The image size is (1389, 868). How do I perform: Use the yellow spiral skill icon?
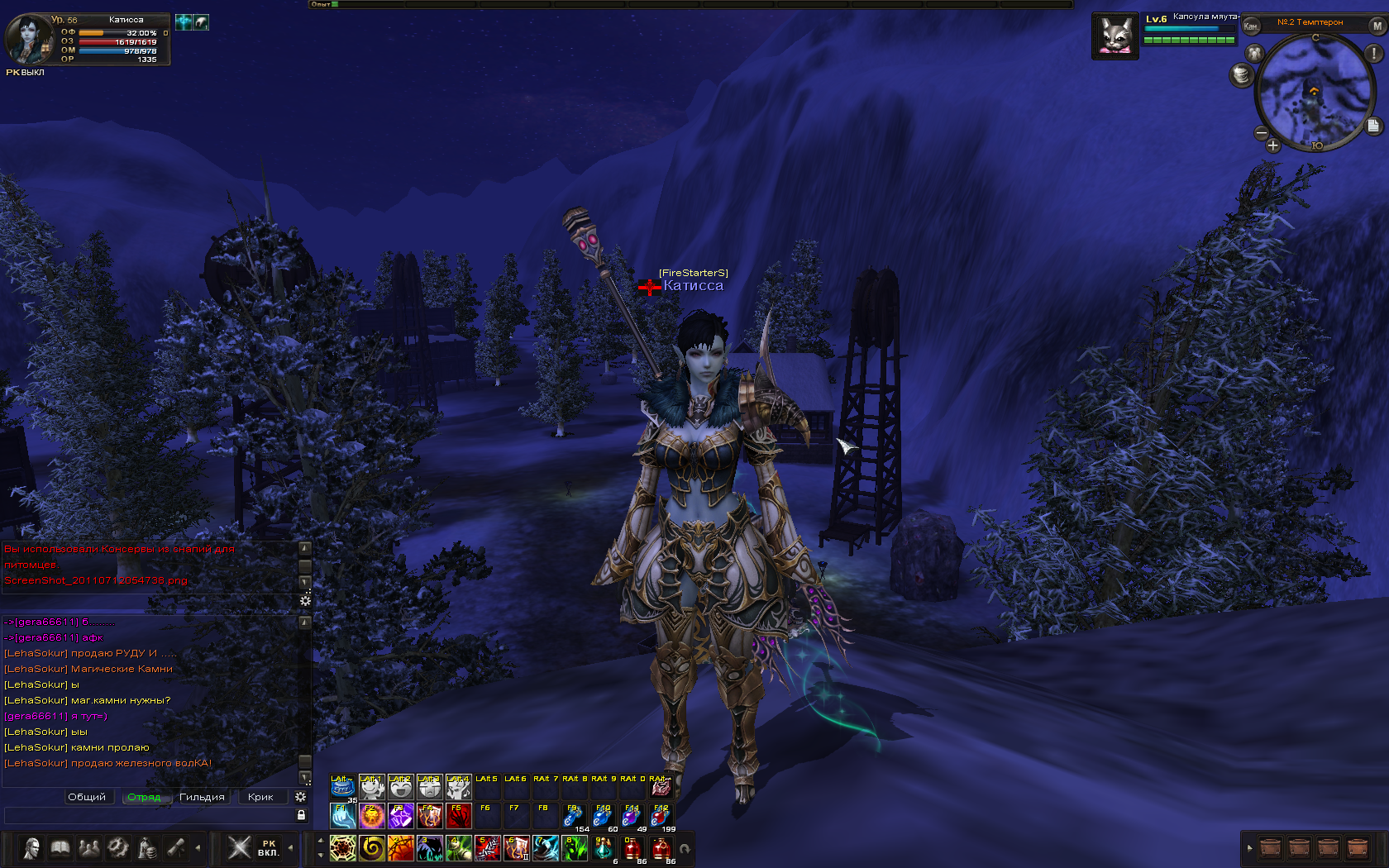[x=371, y=848]
